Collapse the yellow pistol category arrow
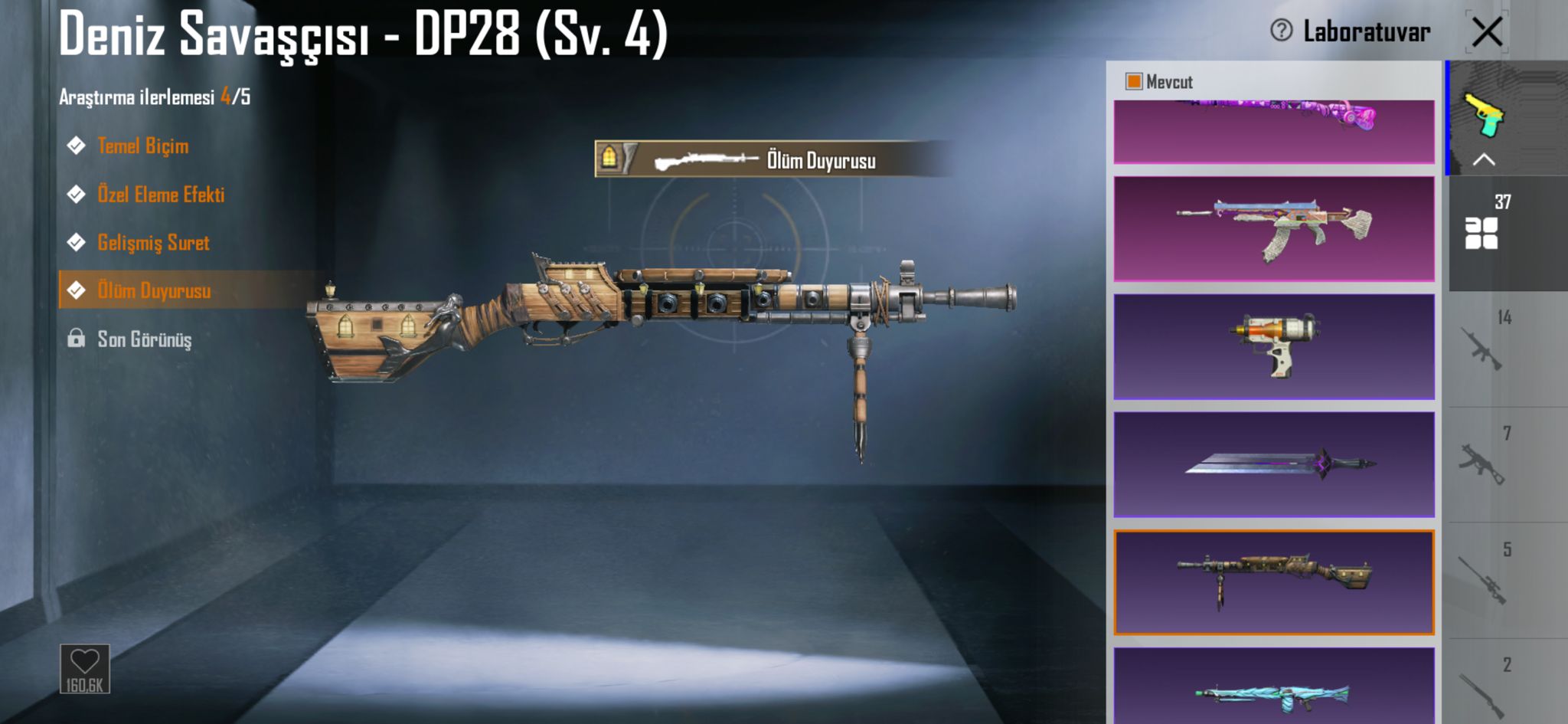 (x=1484, y=159)
